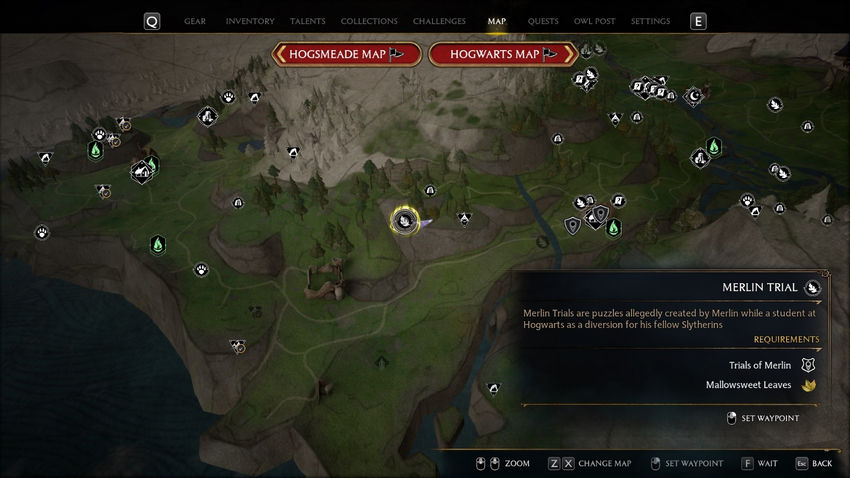Image resolution: width=850 pixels, height=478 pixels.
Task: Switch to the Hogsmeade Map
Action: 342,54
